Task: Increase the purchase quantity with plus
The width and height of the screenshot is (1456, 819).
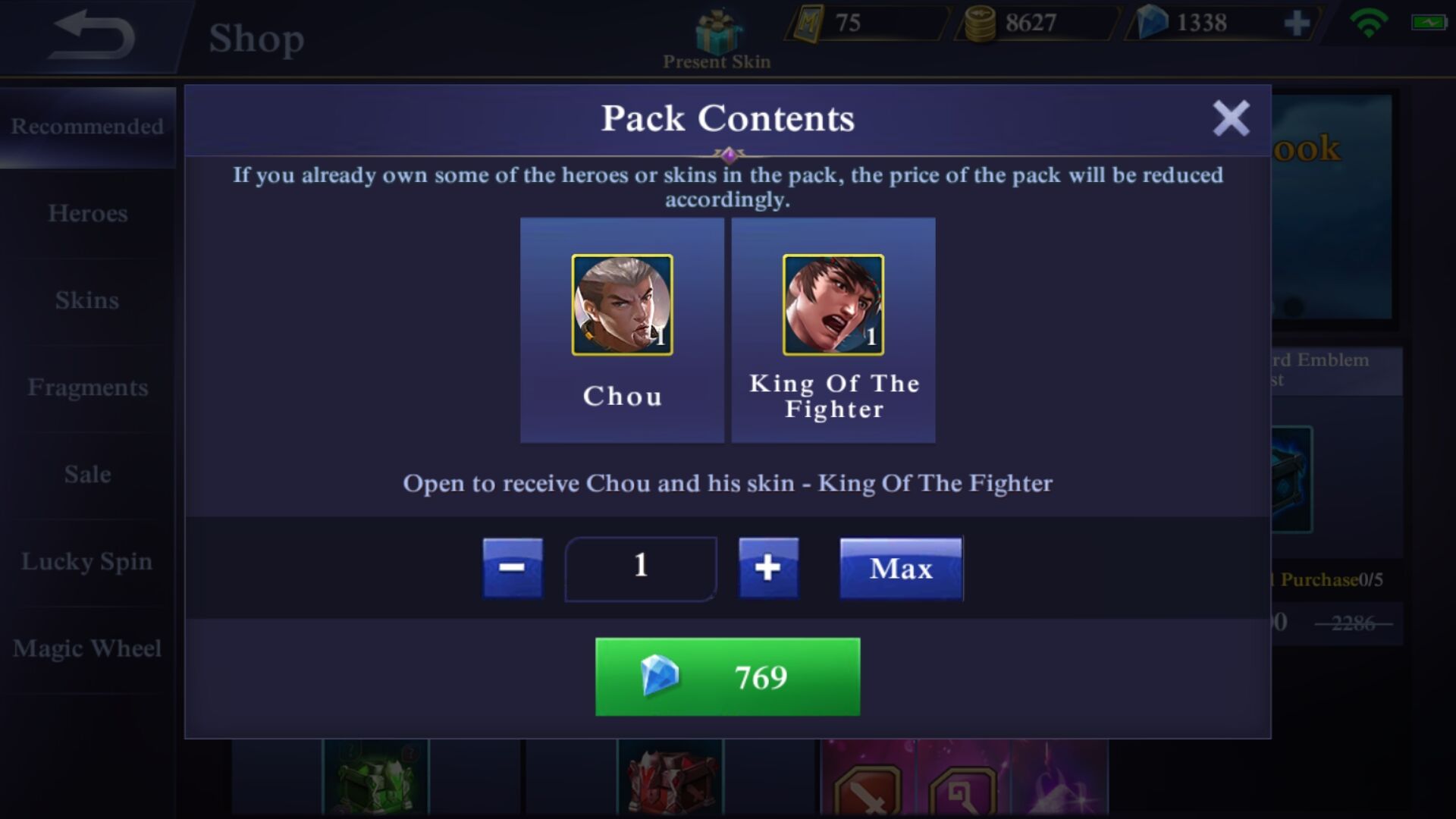Action: tap(768, 568)
